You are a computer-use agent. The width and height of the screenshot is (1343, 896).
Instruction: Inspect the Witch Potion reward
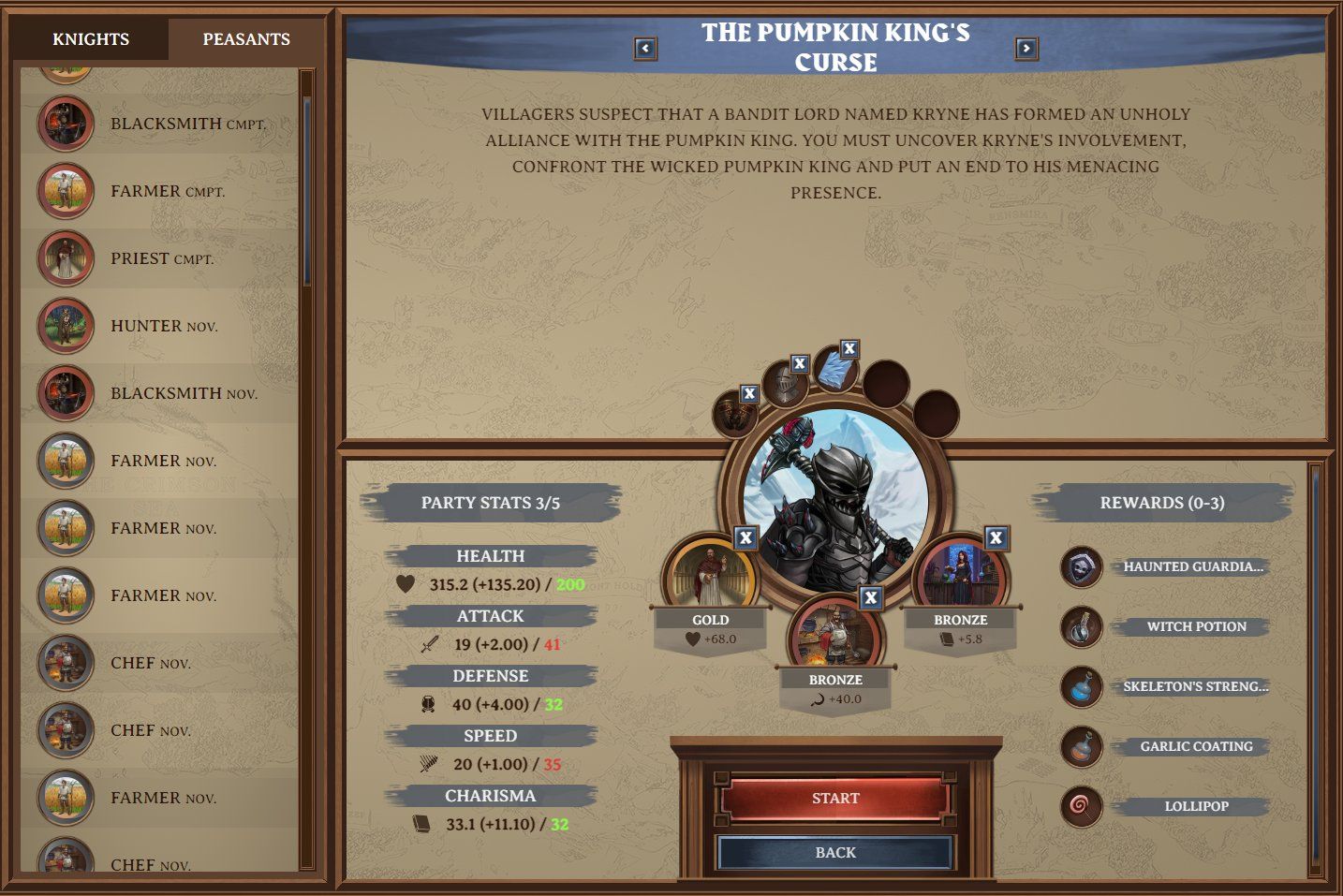tap(1196, 626)
